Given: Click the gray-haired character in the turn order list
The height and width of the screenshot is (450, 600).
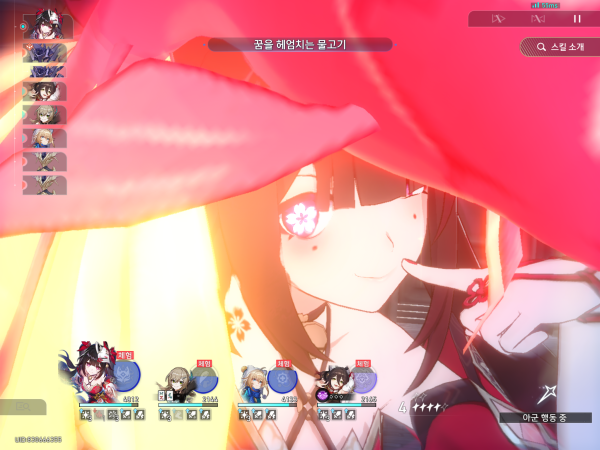Looking at the screenshot, I should tap(44, 114).
